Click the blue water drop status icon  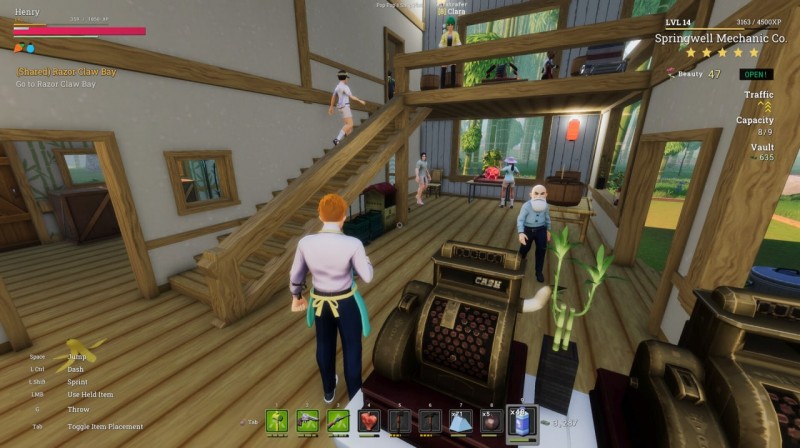(30, 48)
